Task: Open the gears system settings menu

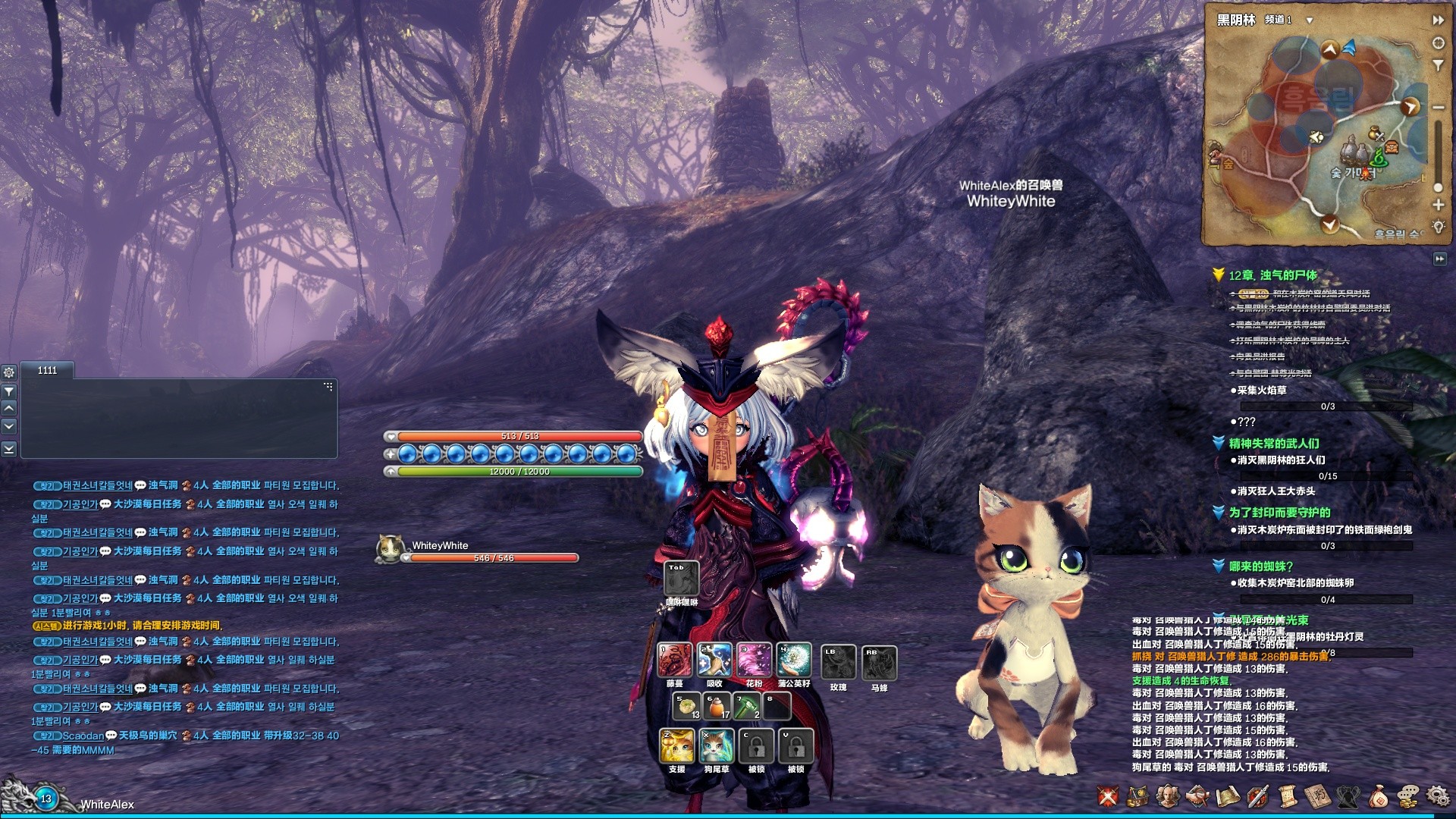Action: [1437, 796]
